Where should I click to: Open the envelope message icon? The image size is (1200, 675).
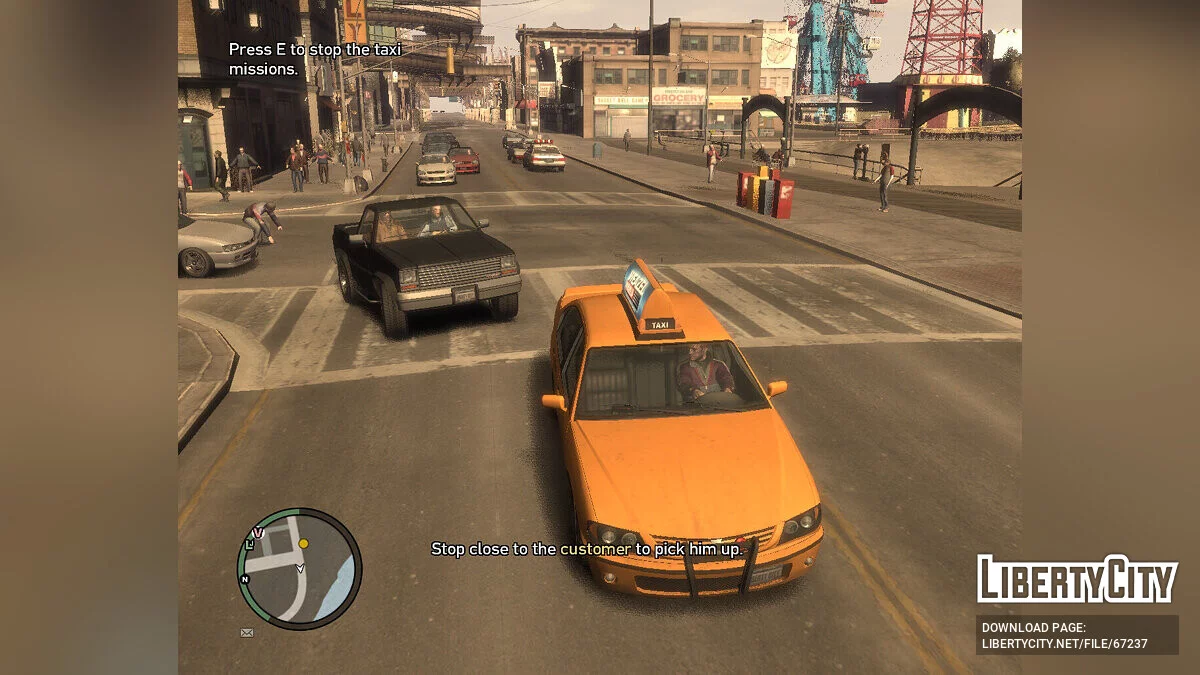[246, 632]
